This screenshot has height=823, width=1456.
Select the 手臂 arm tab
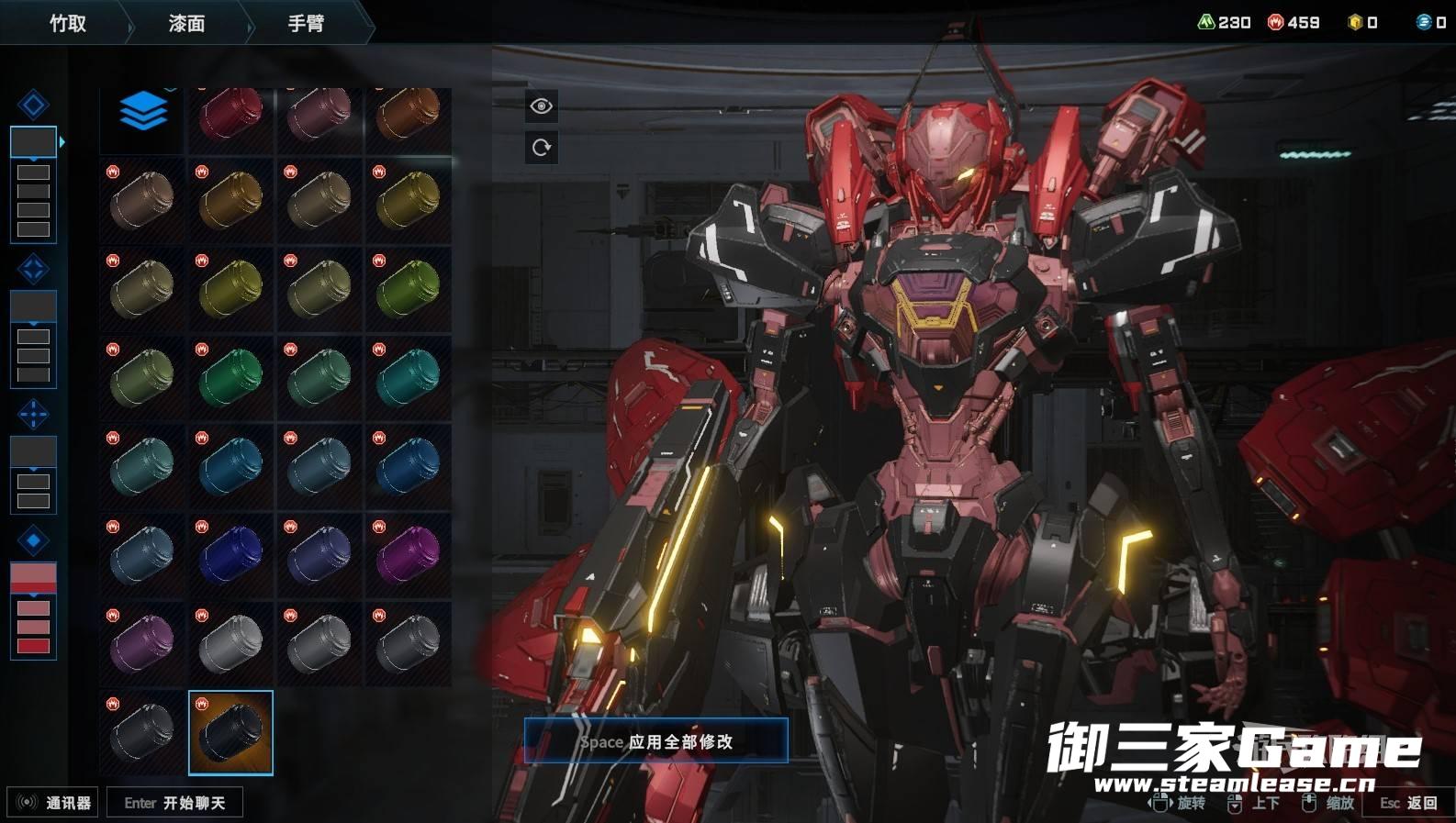point(306,23)
